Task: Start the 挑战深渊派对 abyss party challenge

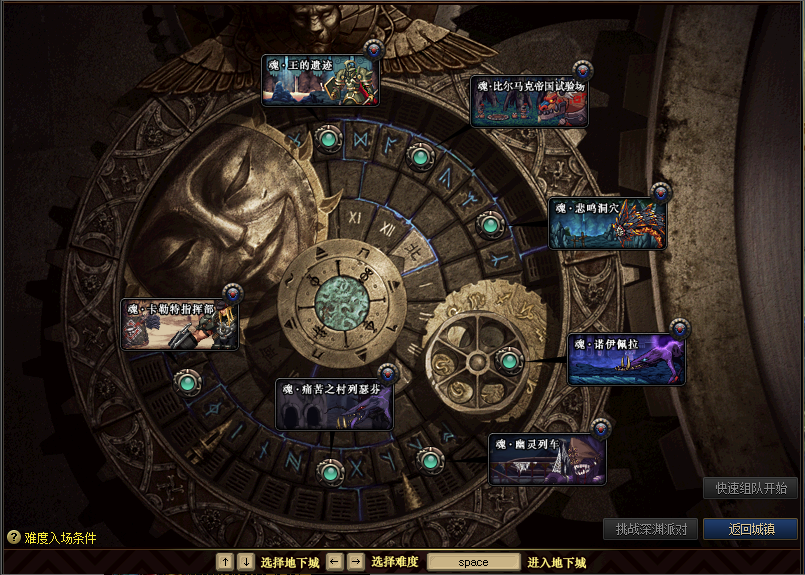Action: point(650,529)
